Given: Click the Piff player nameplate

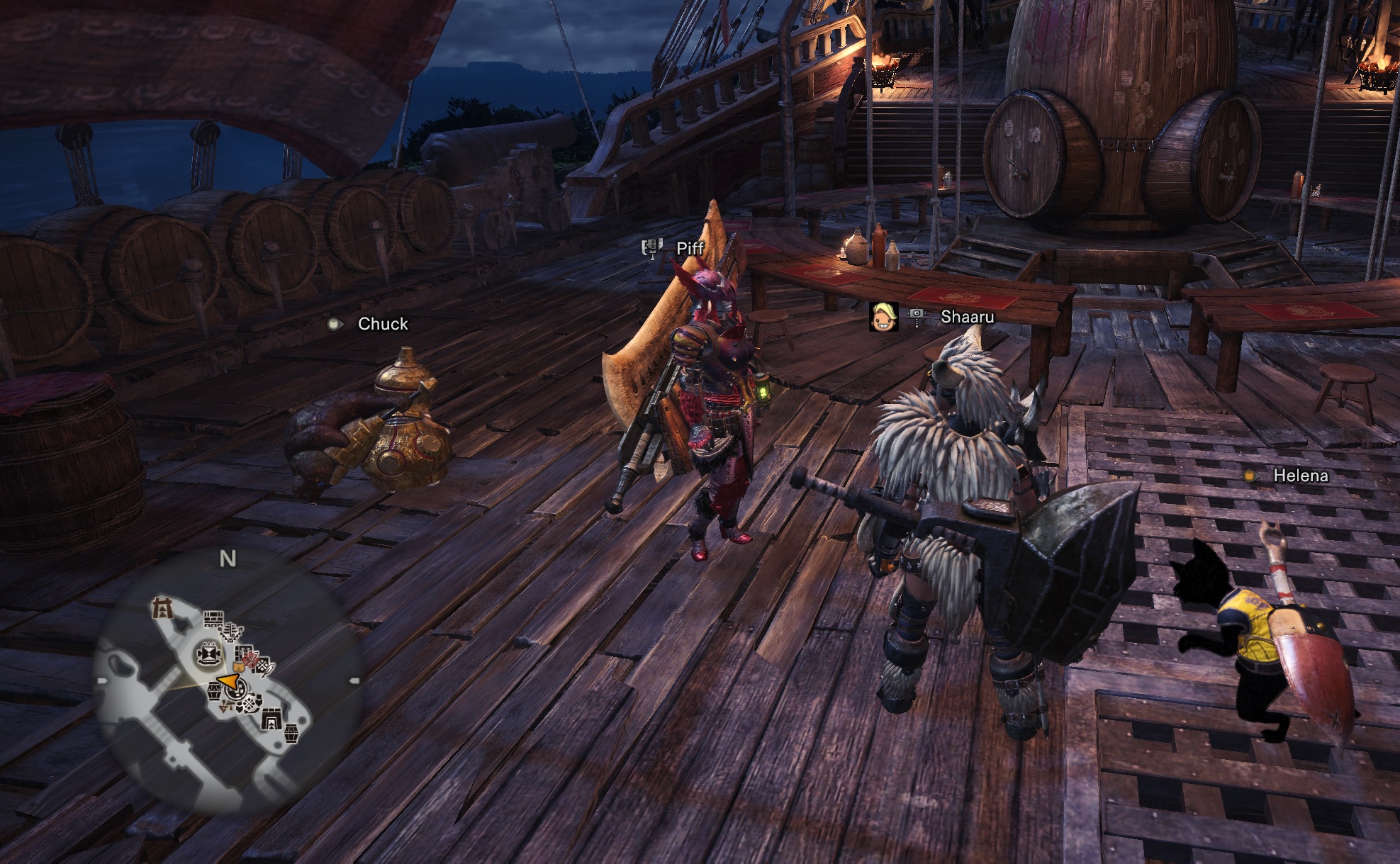Looking at the screenshot, I should pos(690,248).
